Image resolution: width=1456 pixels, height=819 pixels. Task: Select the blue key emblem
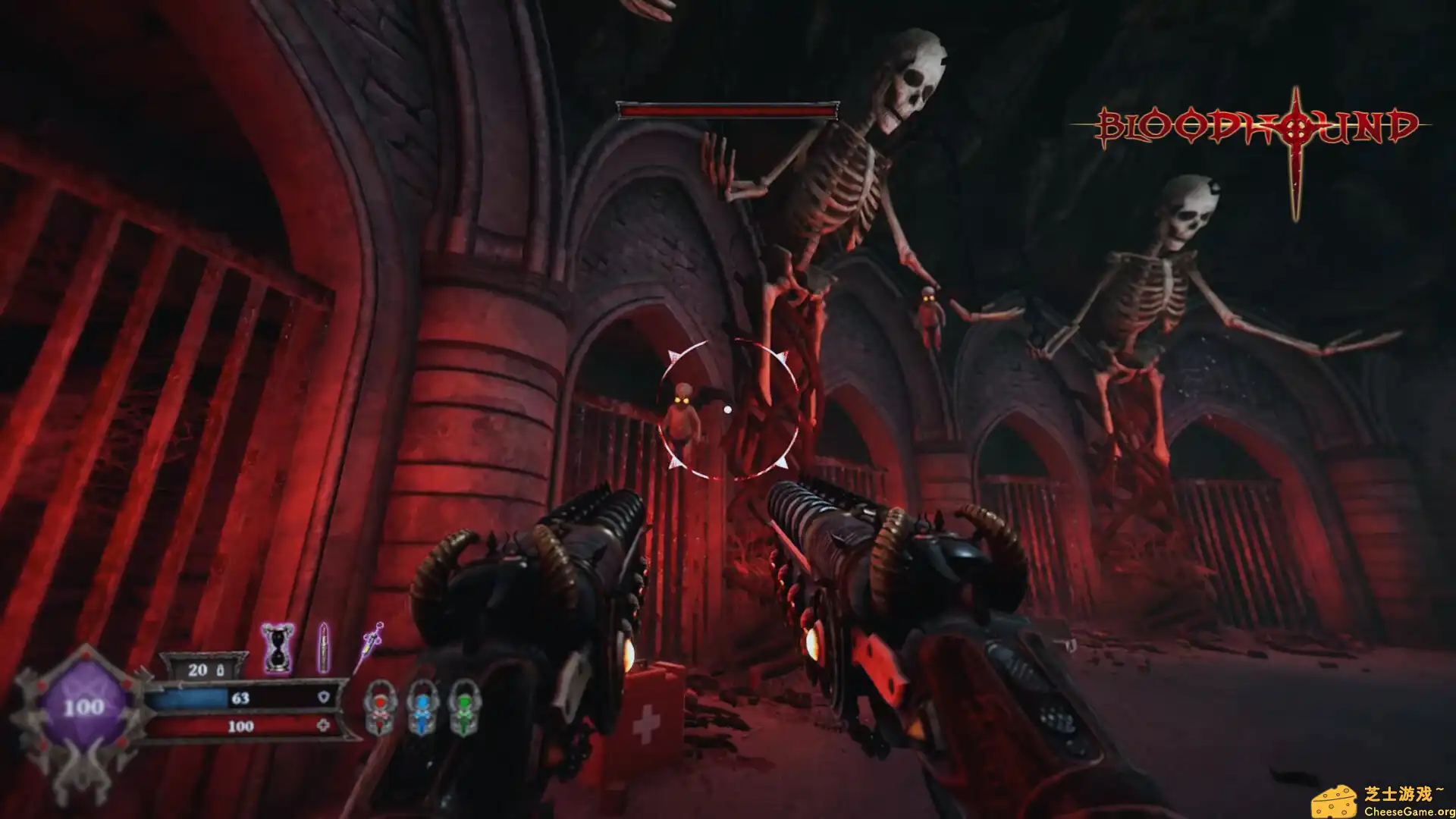[x=422, y=708]
